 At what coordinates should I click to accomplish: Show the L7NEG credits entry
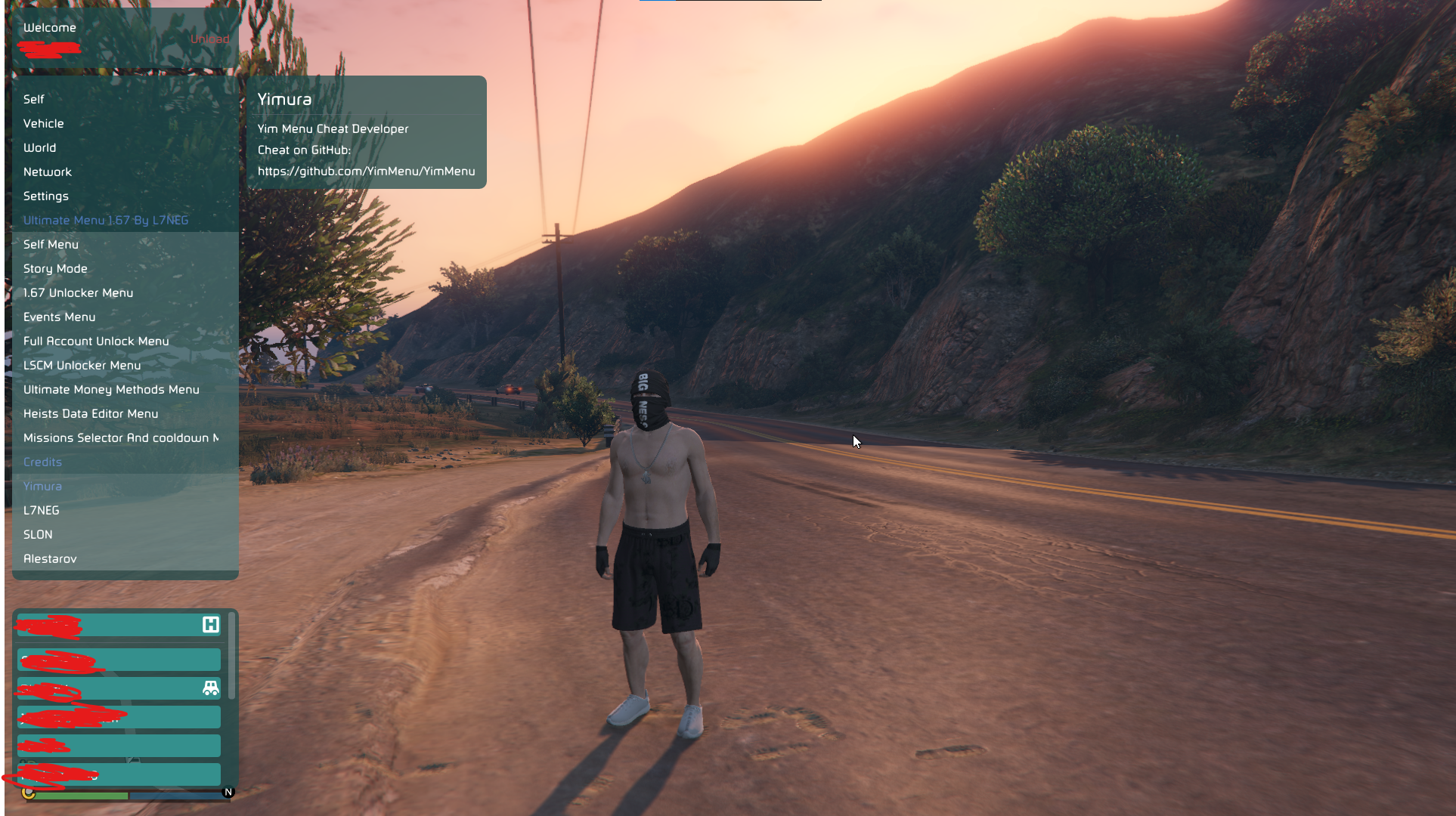point(42,510)
